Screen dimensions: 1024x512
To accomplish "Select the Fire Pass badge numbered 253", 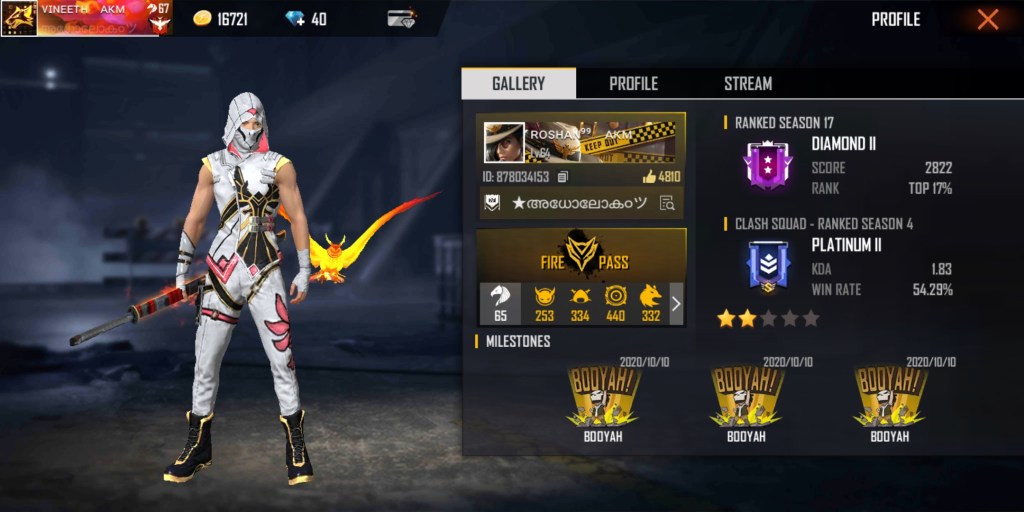I will click(x=544, y=304).
